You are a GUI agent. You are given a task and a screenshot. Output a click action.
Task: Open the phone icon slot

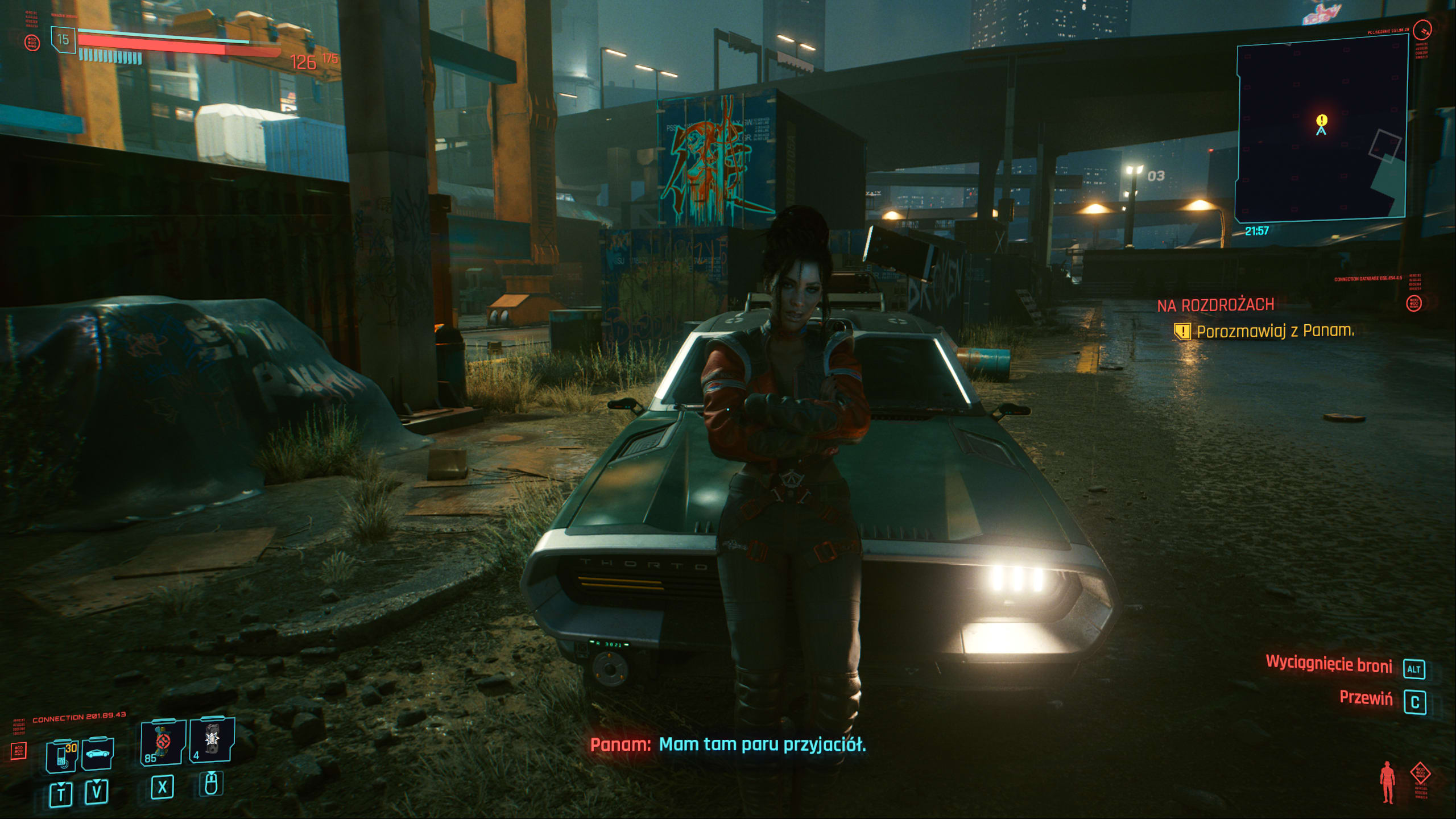click(62, 755)
